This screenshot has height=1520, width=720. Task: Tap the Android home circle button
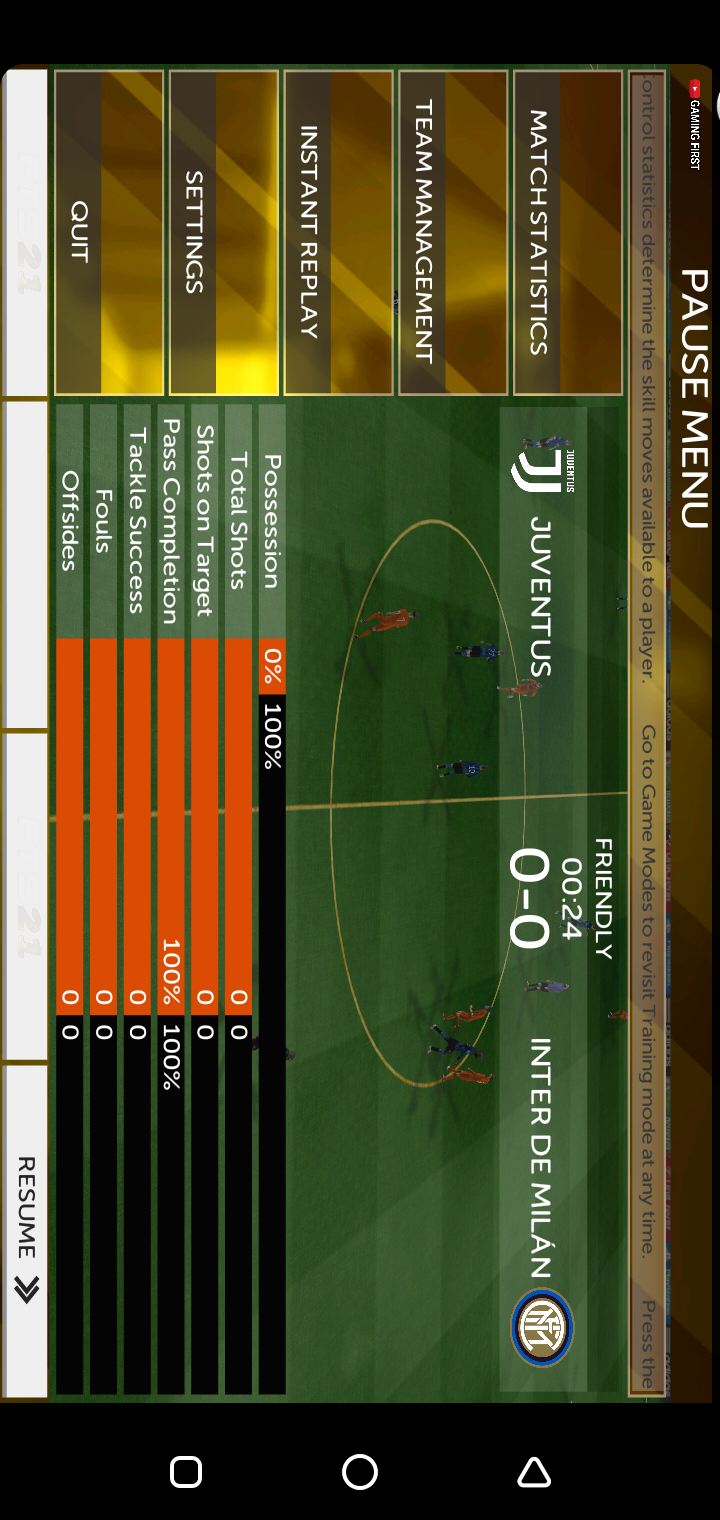[x=360, y=1472]
